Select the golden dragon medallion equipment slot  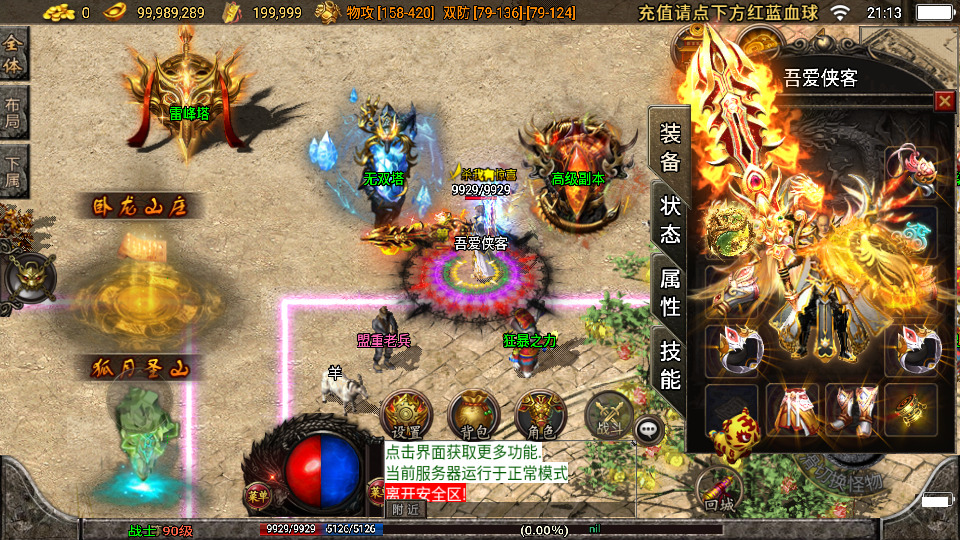tap(731, 232)
